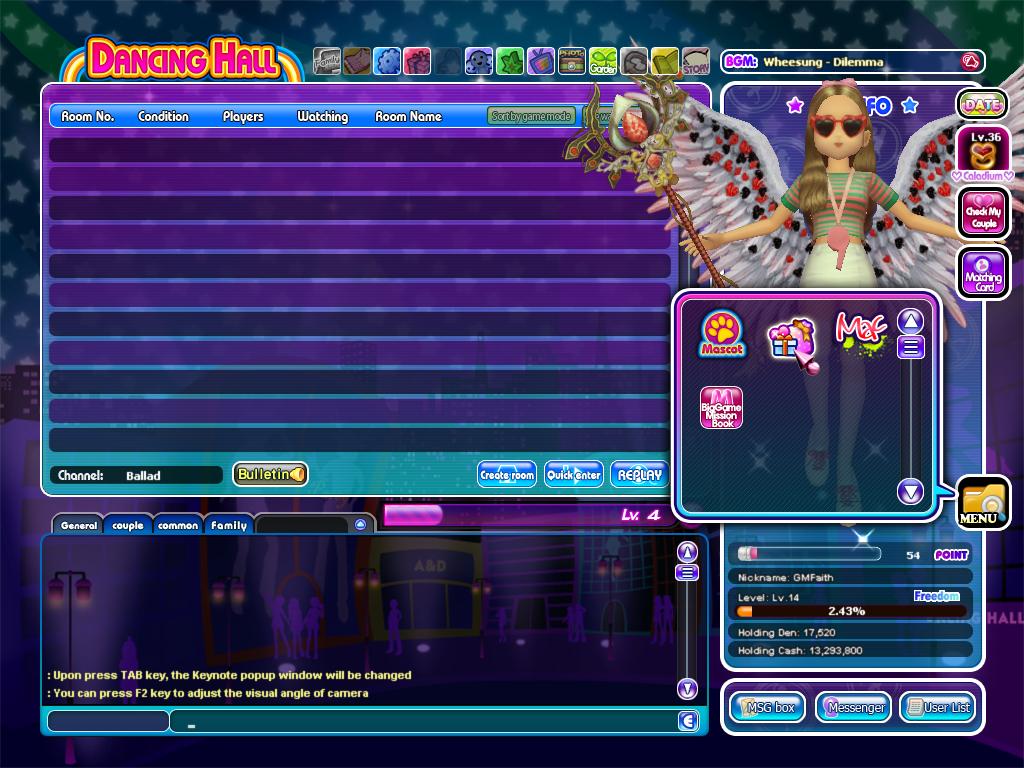Select the Mac graffiti icon

(x=860, y=333)
